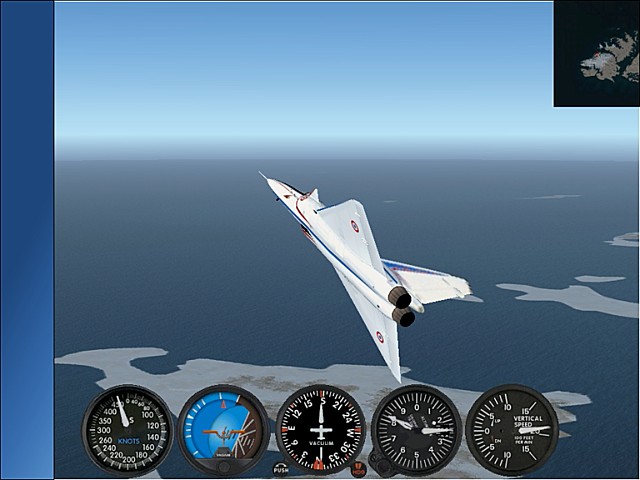Screen dimensions: 640x480
Task: Click the PUSH knob under heading gauge
Action: point(281,469)
